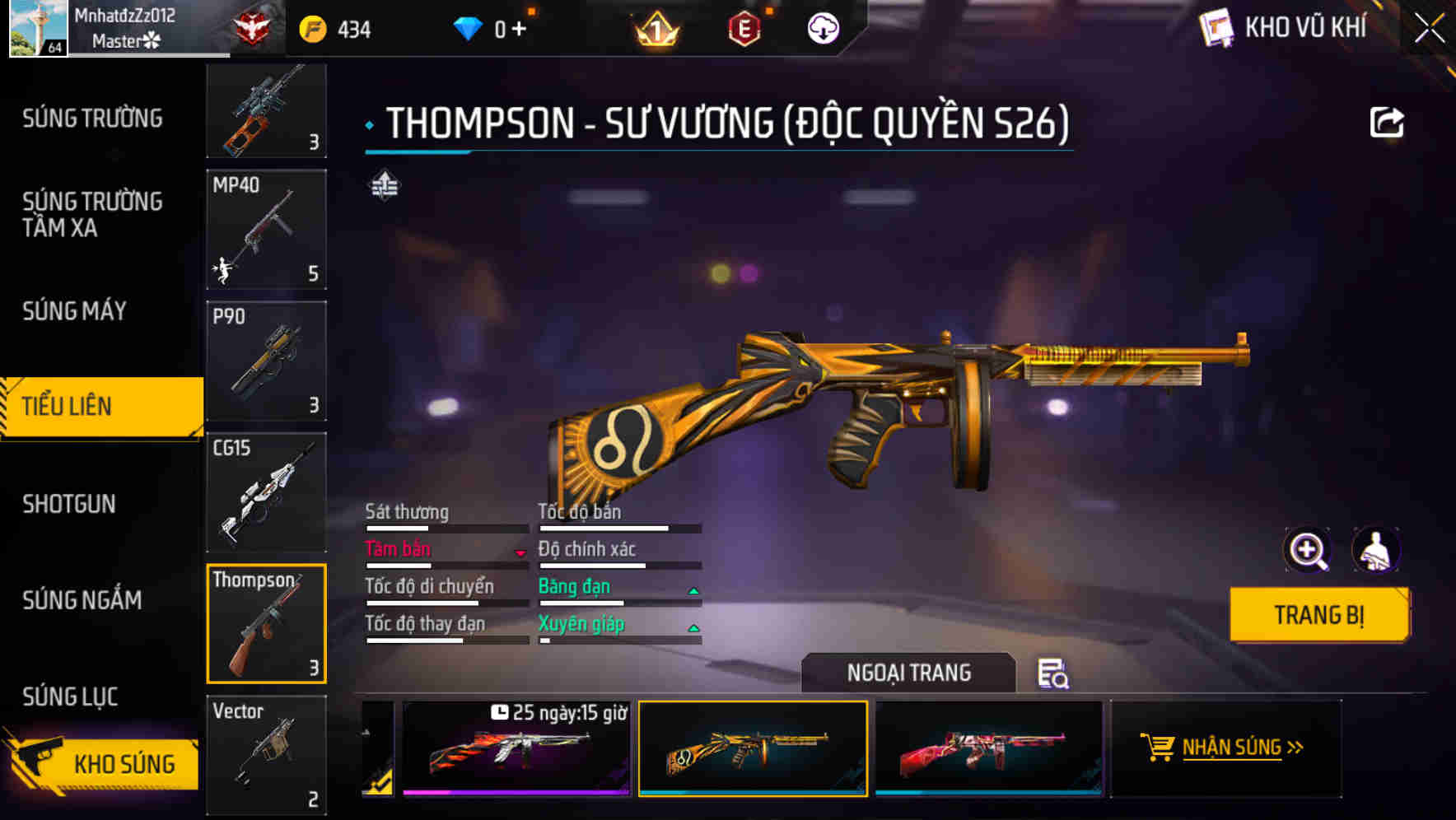1456x820 pixels.
Task: Expand the Tầm bắn red arrow indicator
Action: tap(524, 553)
